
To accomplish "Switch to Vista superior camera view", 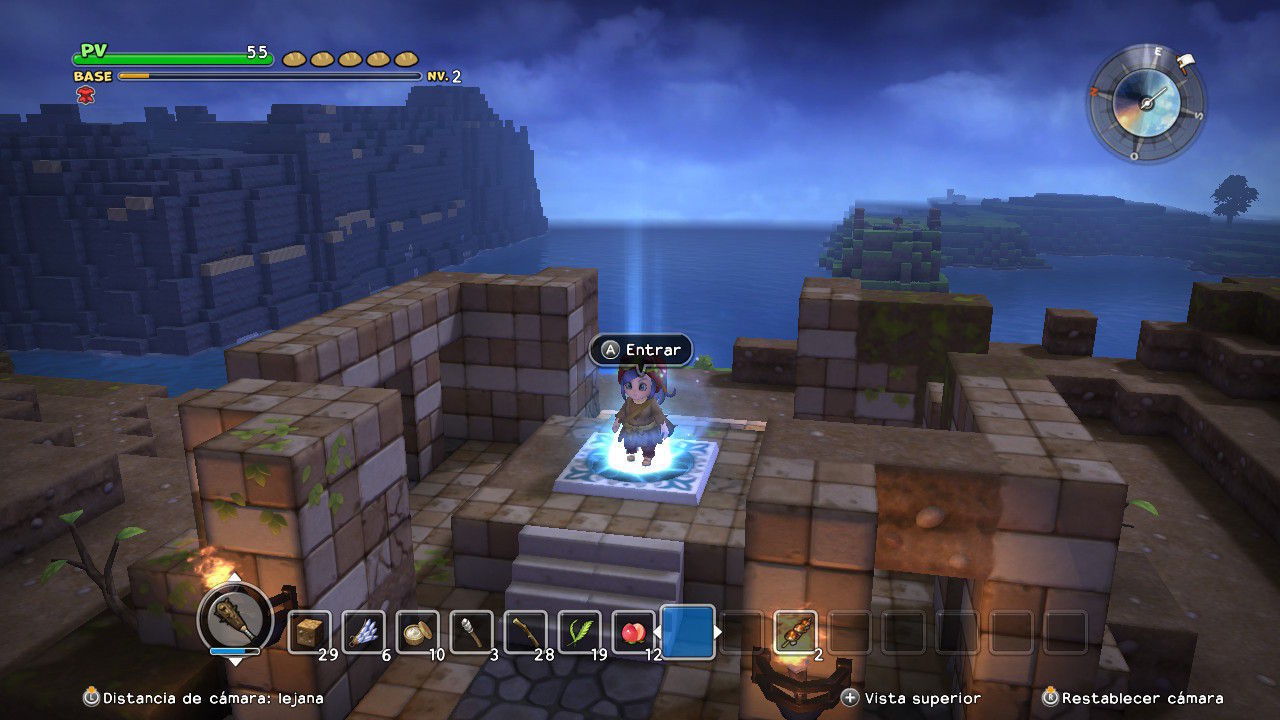I will (x=912, y=698).
